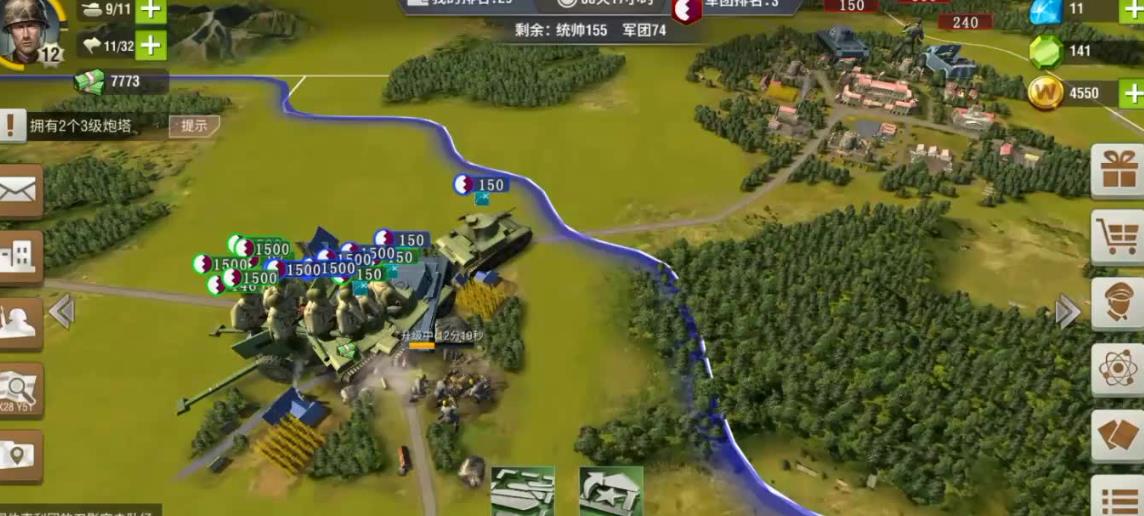This screenshot has height=516, width=1144.
Task: Open the list menu icon
Action: (x=1118, y=497)
